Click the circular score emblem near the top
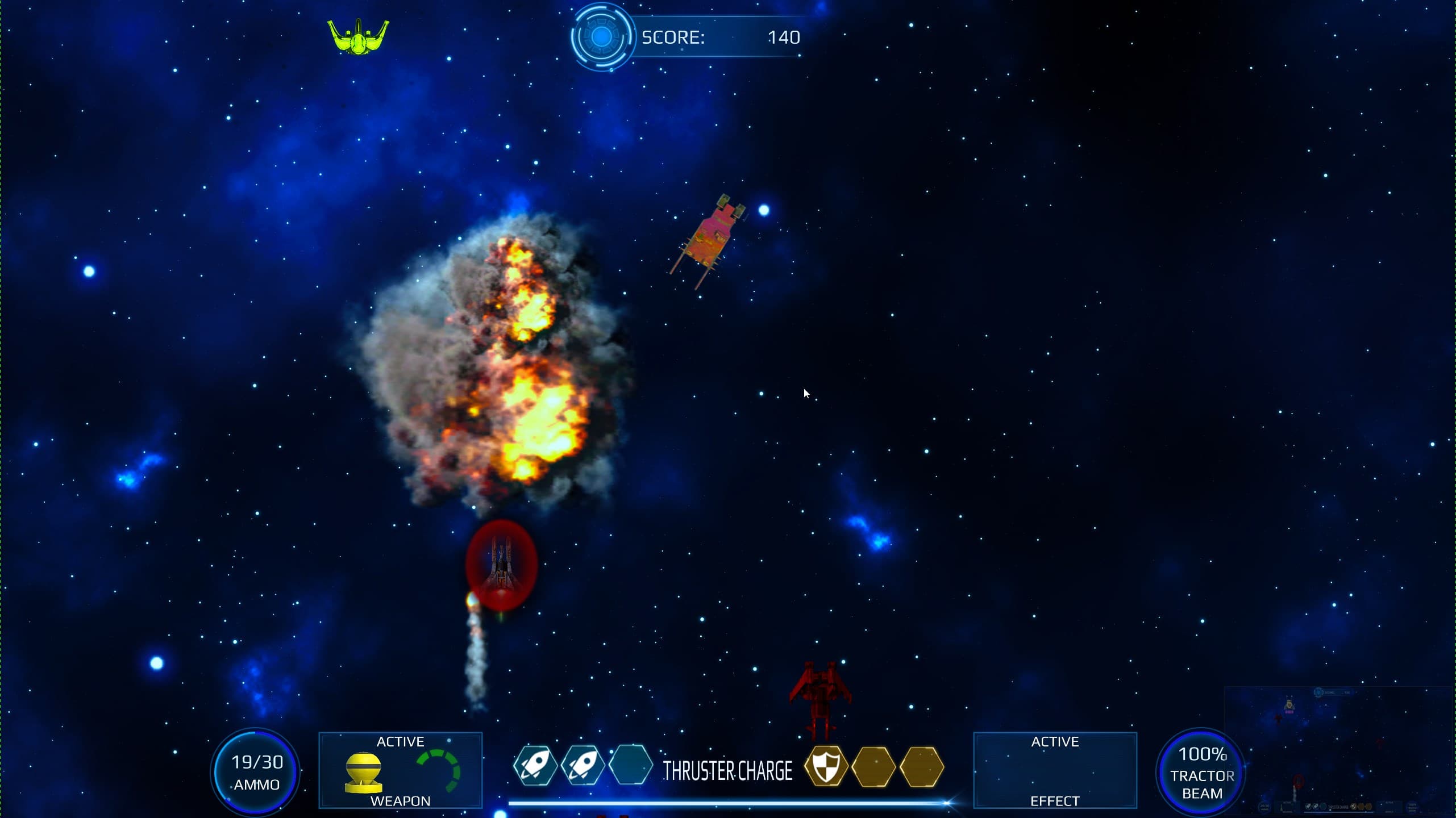Screen dimensions: 1456x818 pos(601,37)
